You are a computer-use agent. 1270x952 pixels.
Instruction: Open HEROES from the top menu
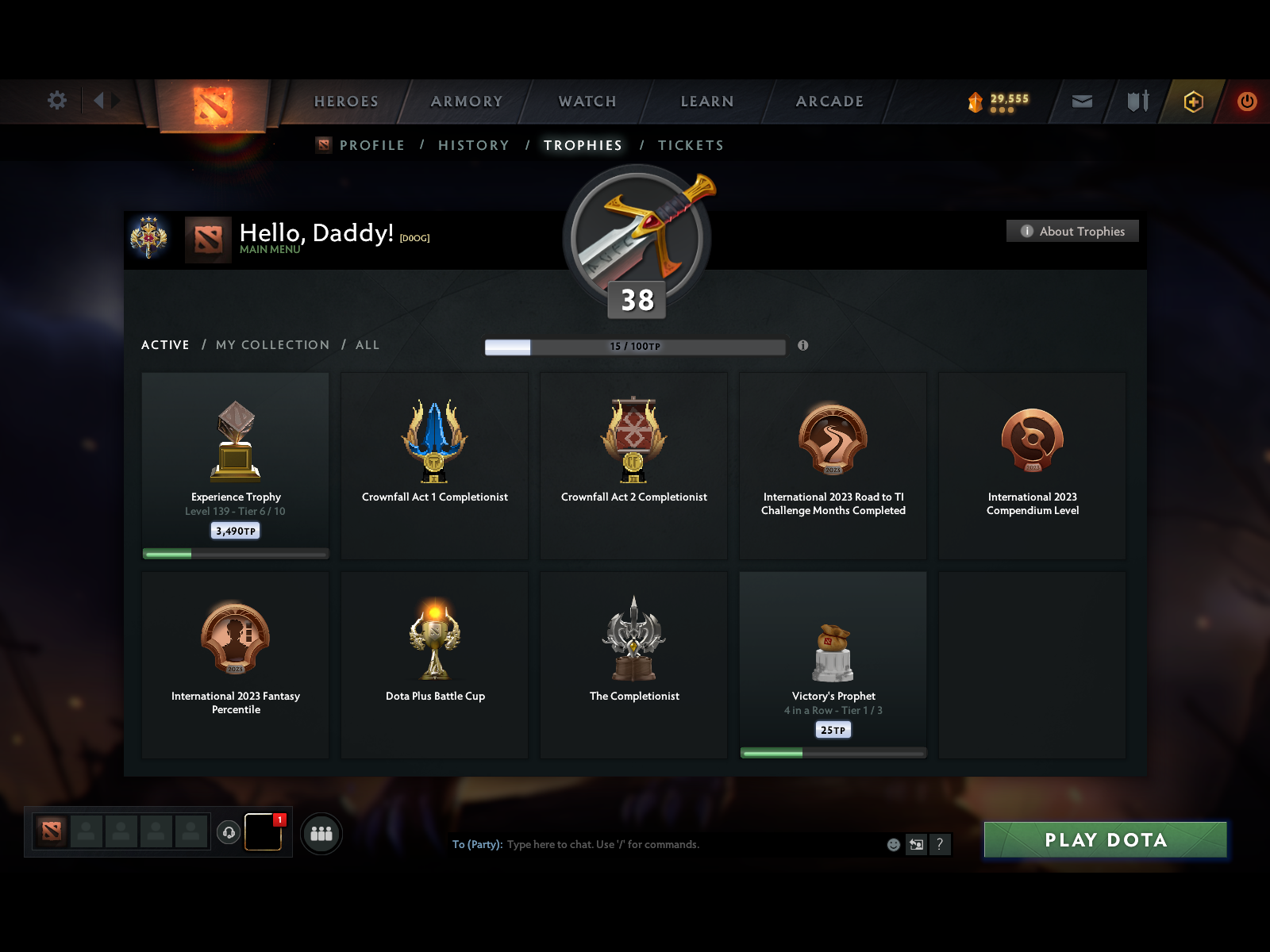[x=346, y=102]
